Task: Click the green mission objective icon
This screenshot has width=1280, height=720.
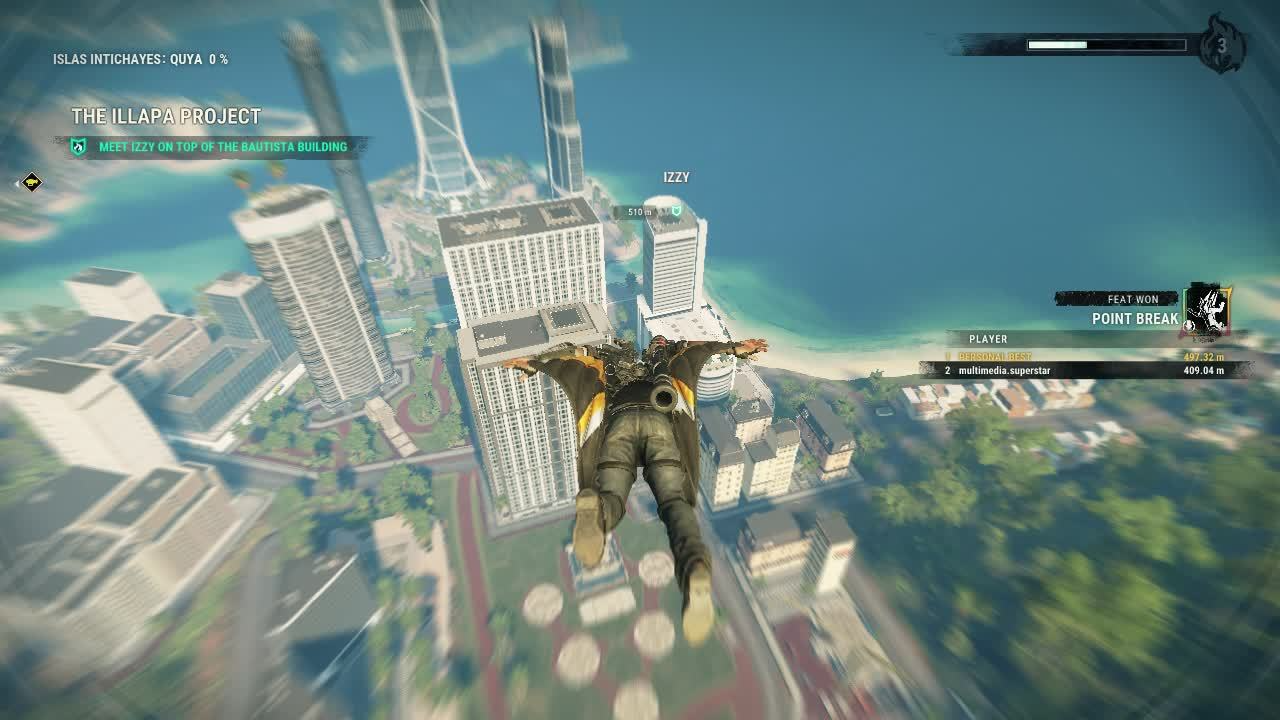Action: point(79,147)
